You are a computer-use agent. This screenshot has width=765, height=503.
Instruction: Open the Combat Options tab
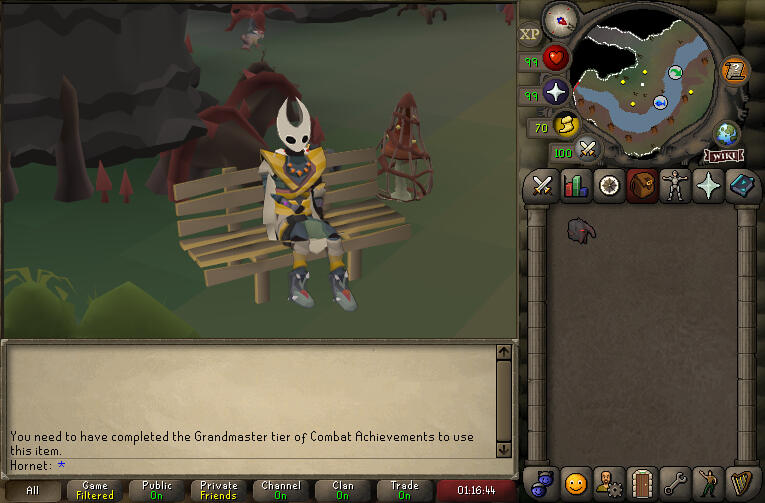click(x=542, y=186)
